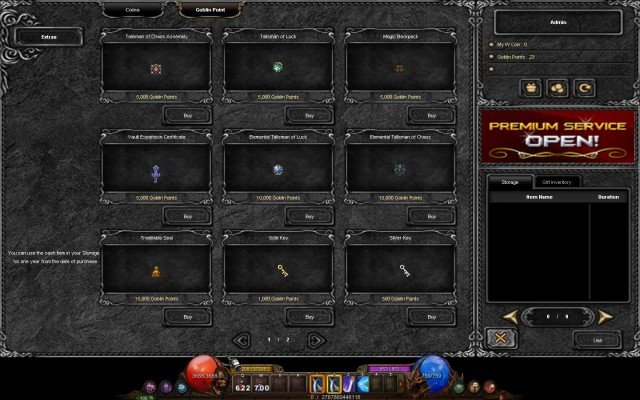Refresh points with the circular arrow button
The image size is (640, 400).
[585, 89]
